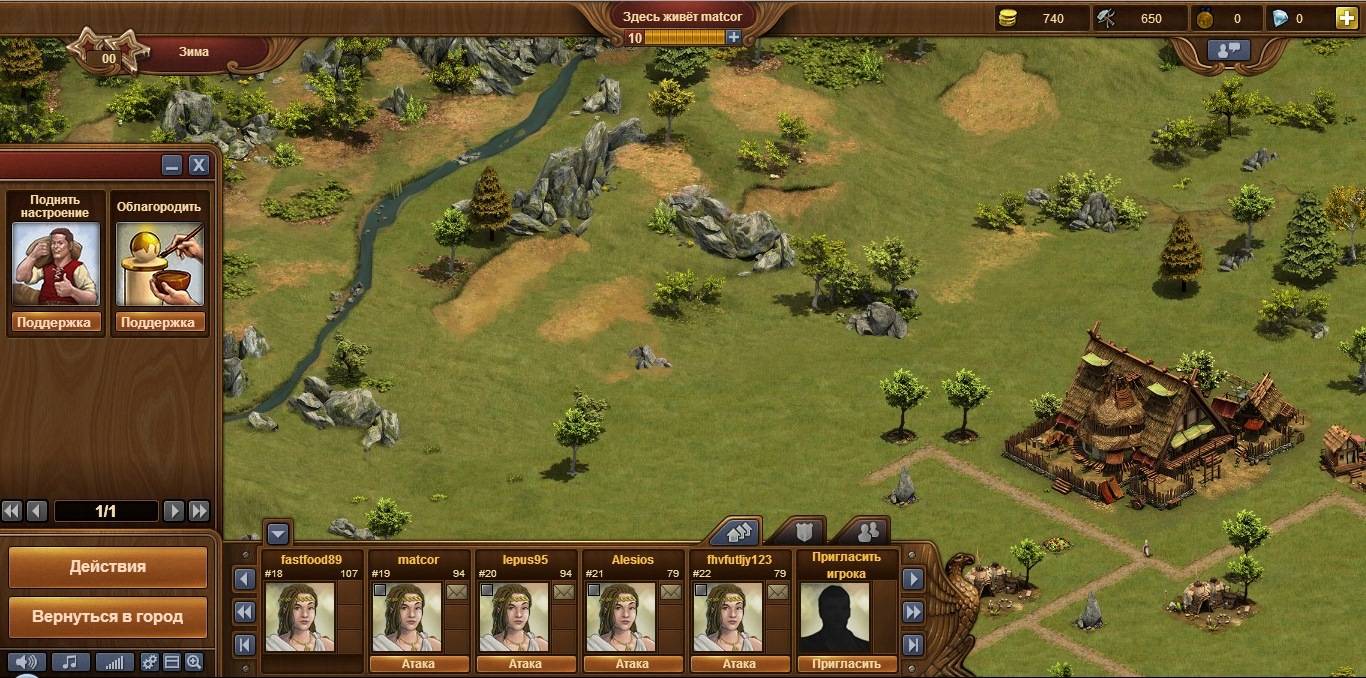This screenshot has width=1366, height=678.
Task: Send a message to Alesios via envelope
Action: (671, 592)
